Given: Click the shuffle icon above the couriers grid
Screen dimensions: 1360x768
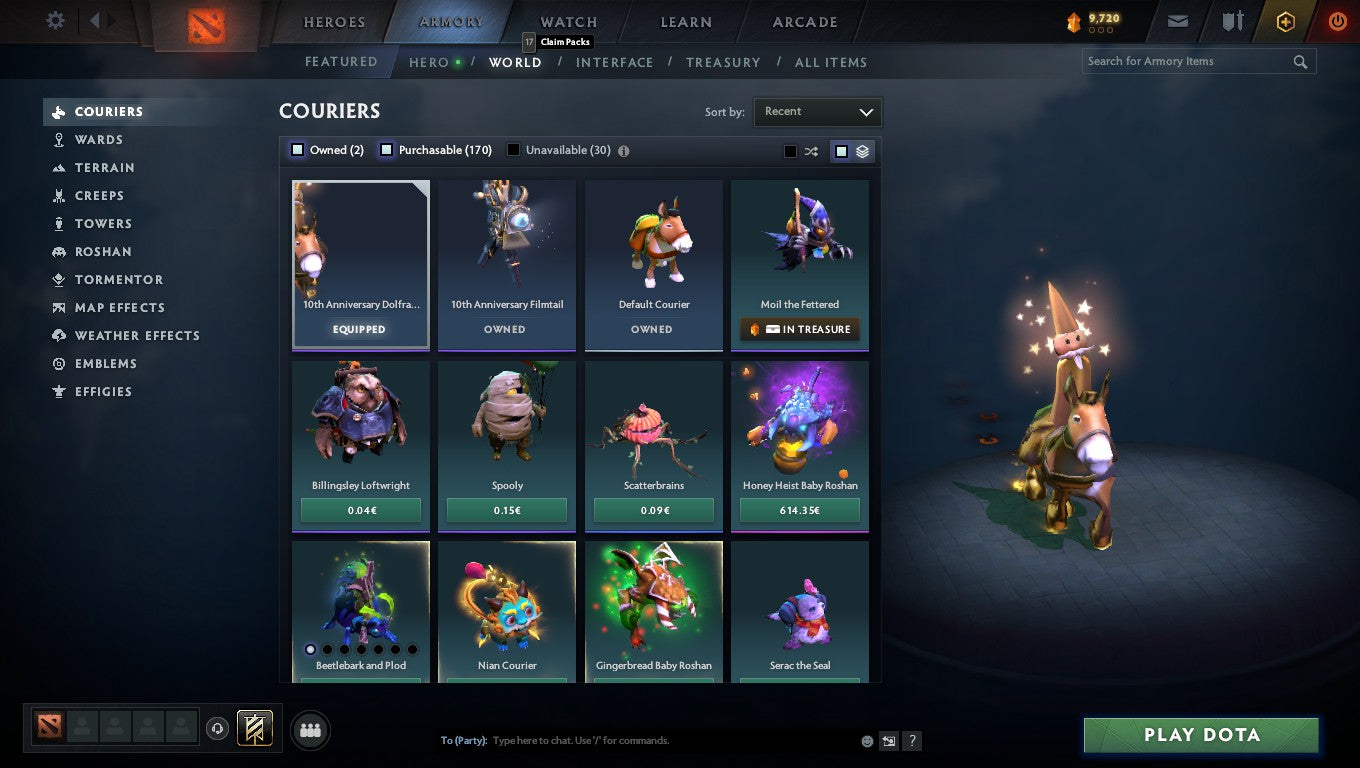Looking at the screenshot, I should click(811, 150).
